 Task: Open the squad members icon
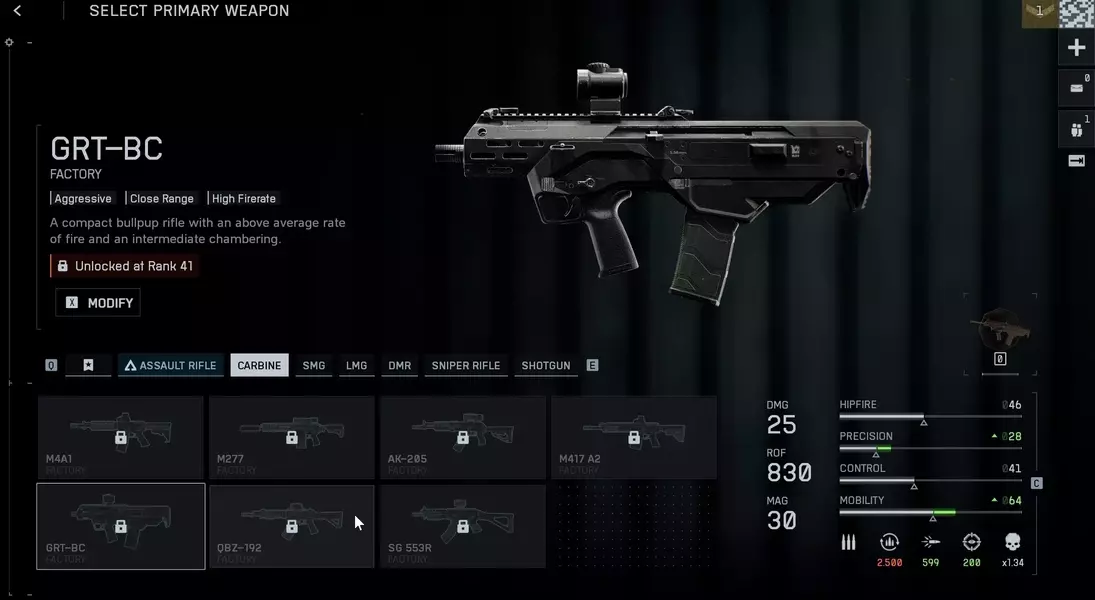click(x=1076, y=129)
